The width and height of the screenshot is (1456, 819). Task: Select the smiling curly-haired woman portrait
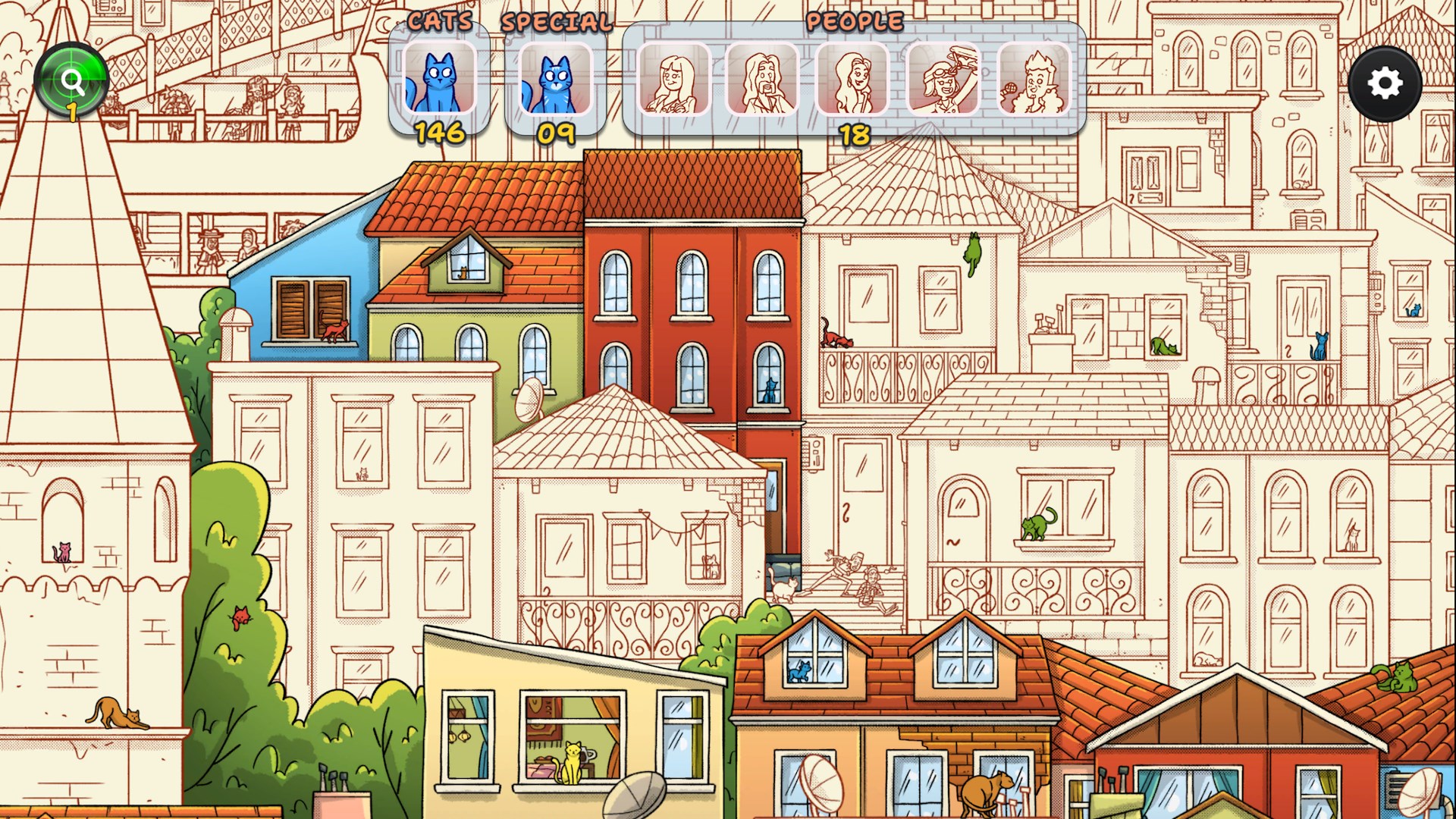click(x=850, y=80)
